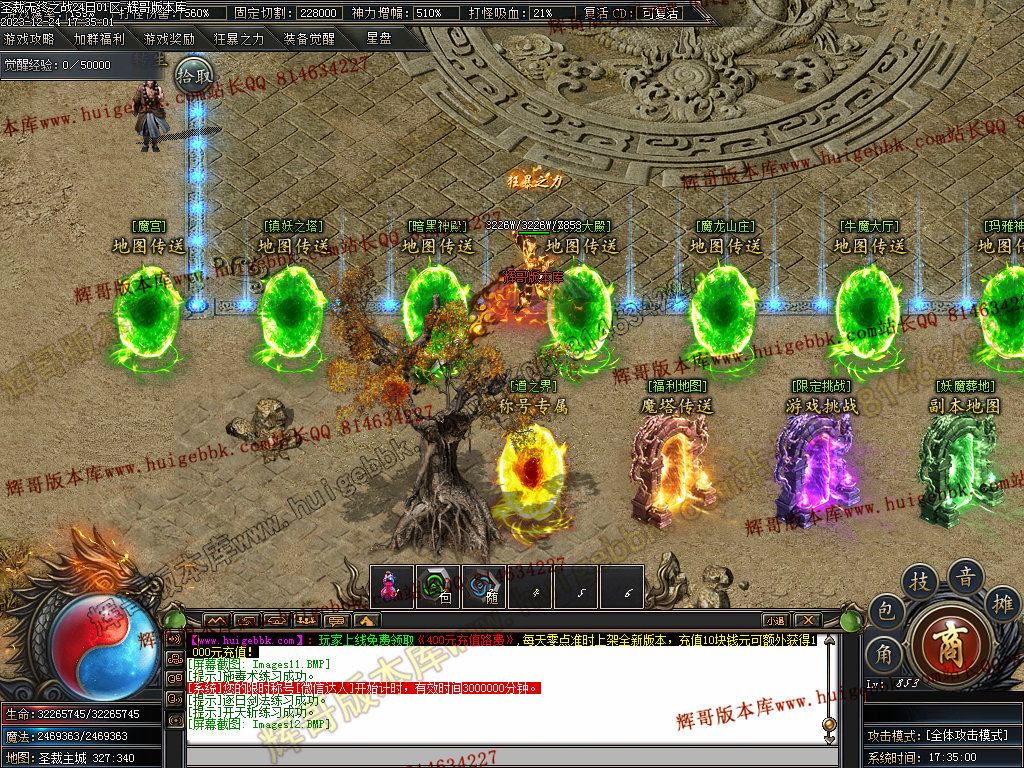Toggle the 全体攻击模式 attack mode
The image size is (1024, 768).
point(964,735)
